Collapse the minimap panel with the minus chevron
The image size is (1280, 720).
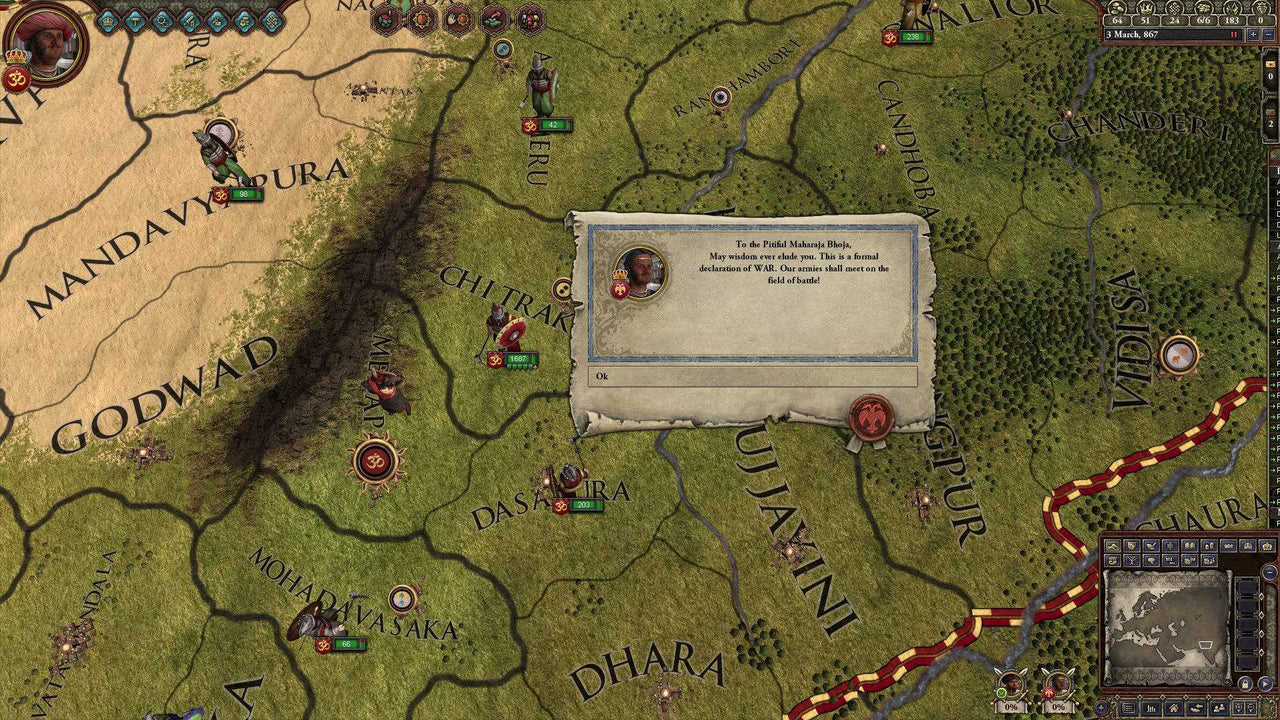[1270, 571]
